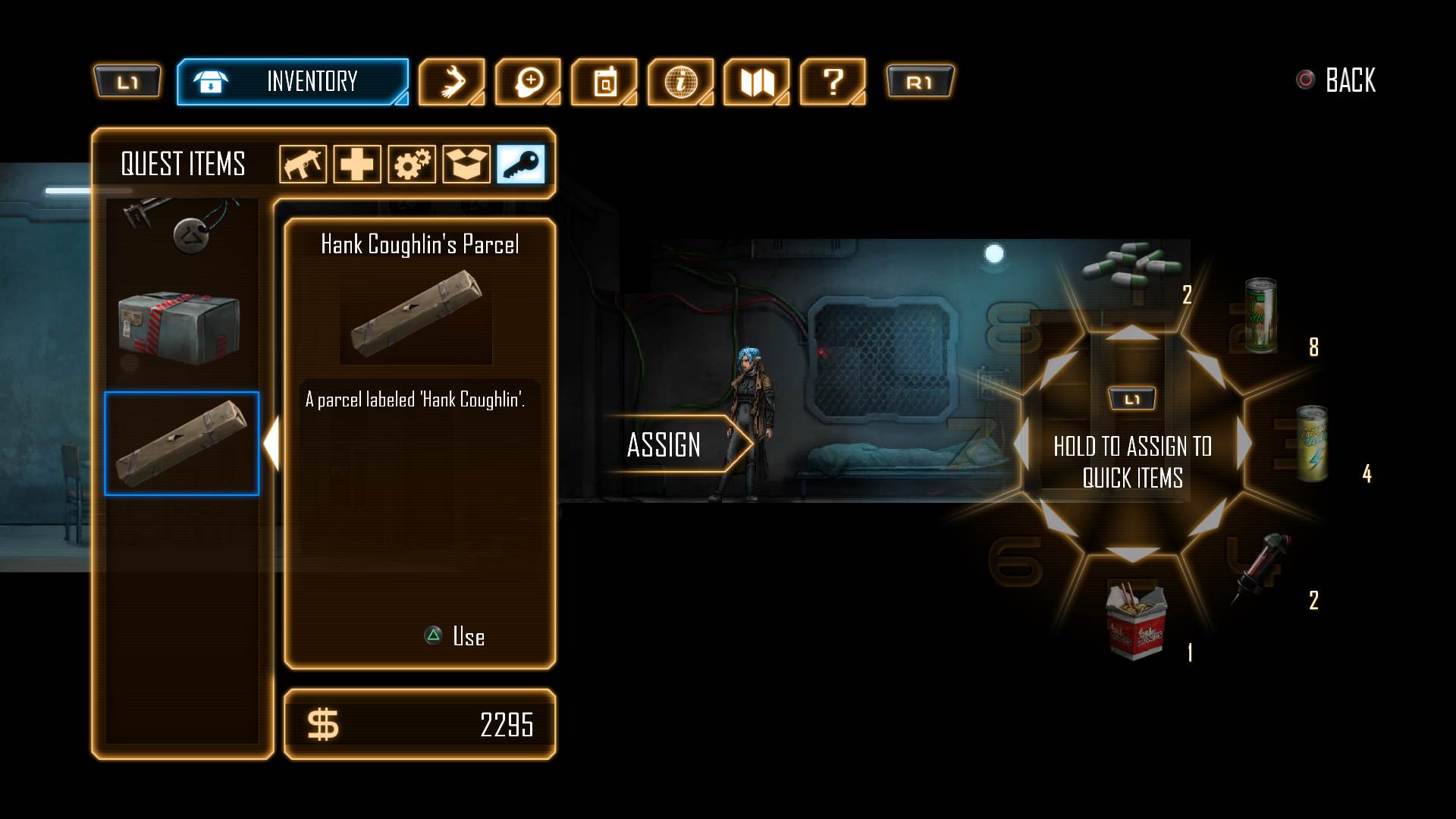The image size is (1456, 819).
Task: Switch to the map tab
Action: [757, 81]
